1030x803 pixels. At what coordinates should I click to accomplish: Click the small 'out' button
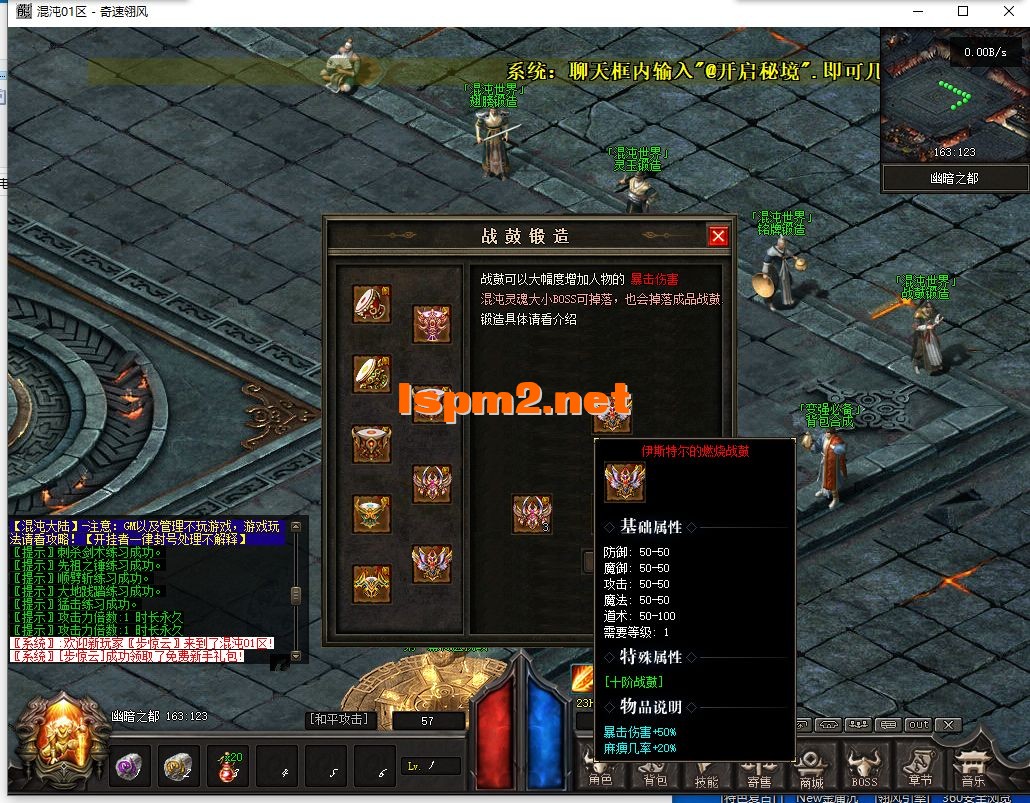[x=917, y=725]
